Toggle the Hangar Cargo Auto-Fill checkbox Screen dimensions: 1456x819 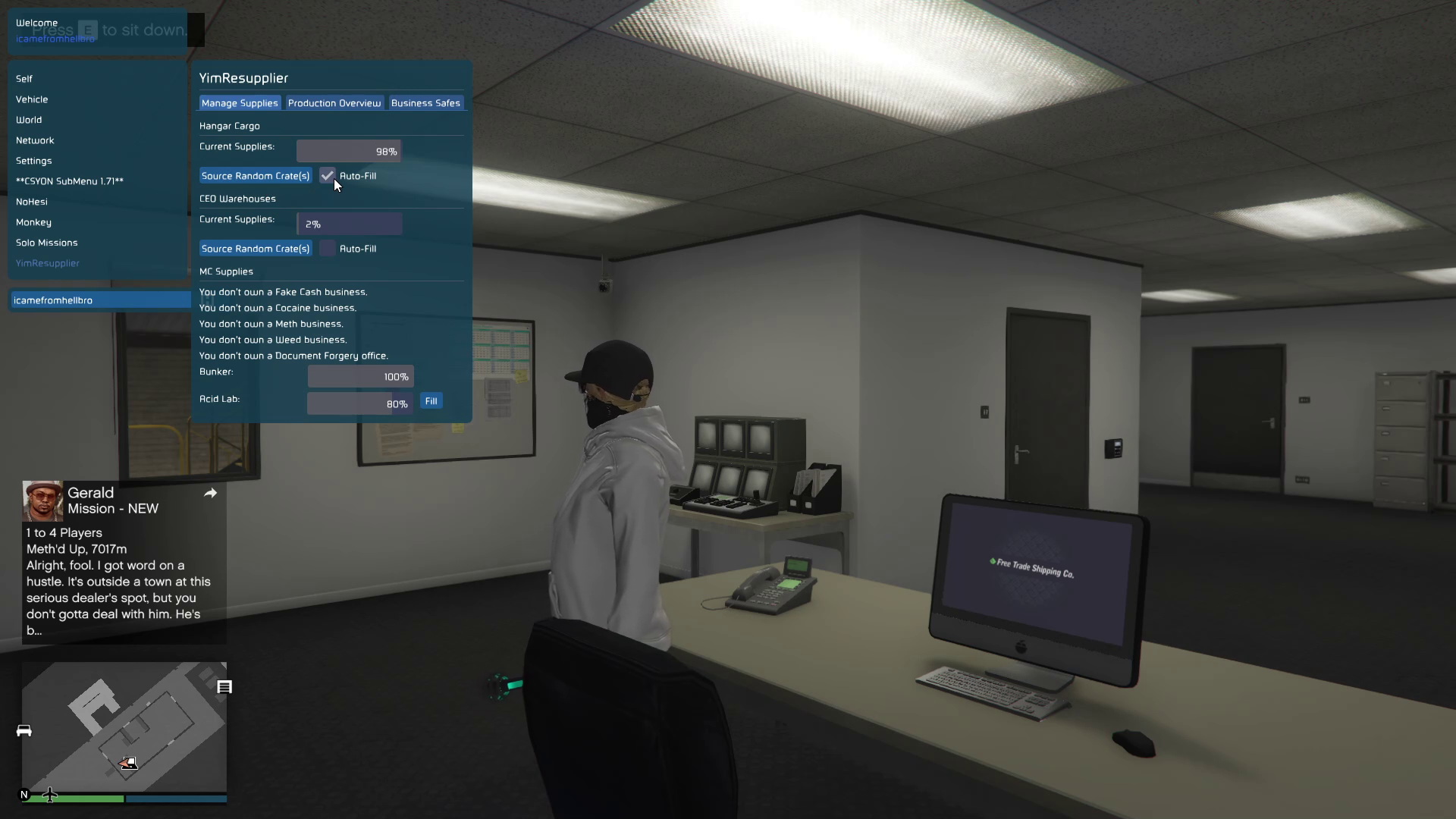(x=327, y=176)
